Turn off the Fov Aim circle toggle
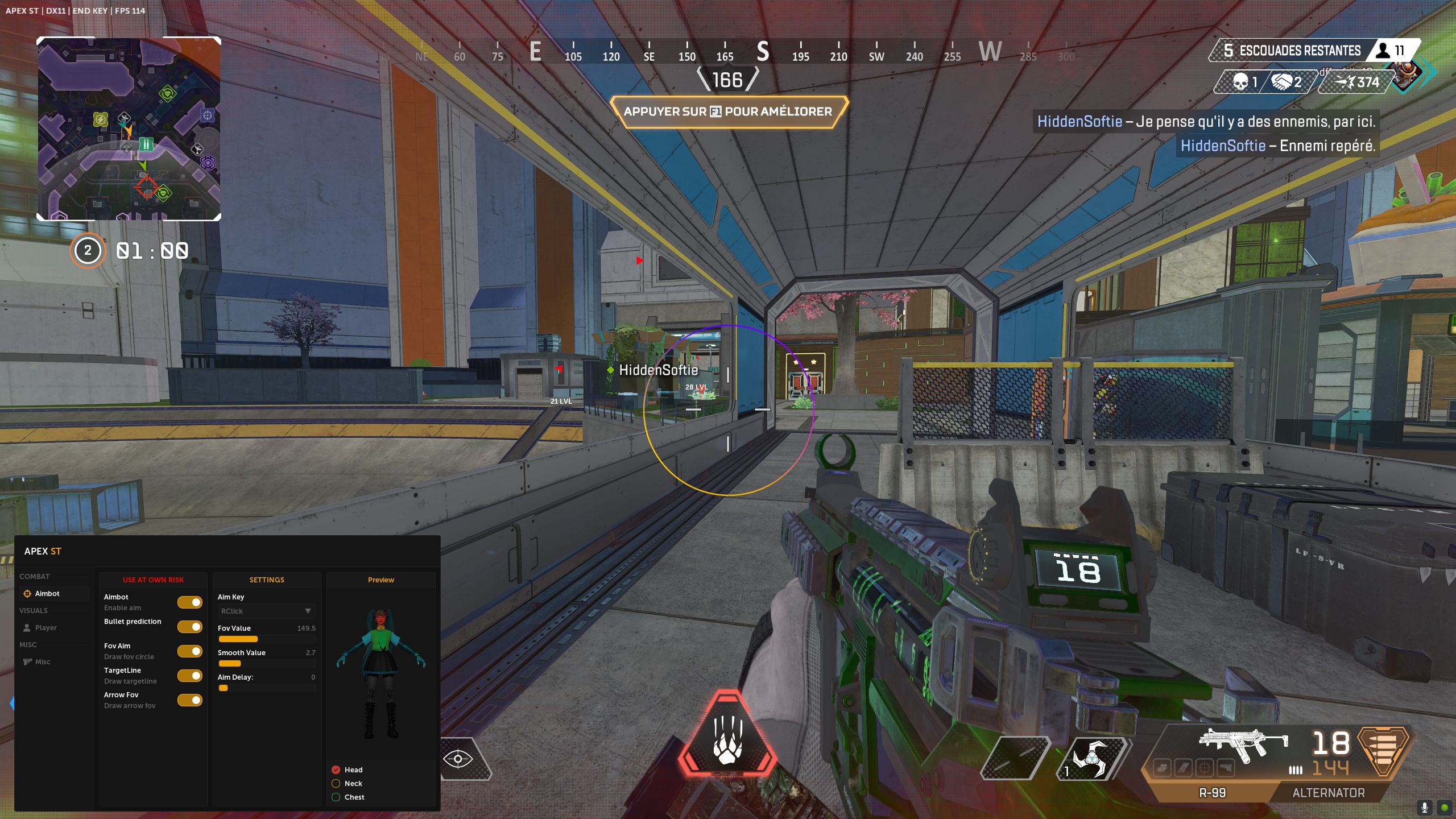Viewport: 1456px width, 819px height. click(190, 651)
